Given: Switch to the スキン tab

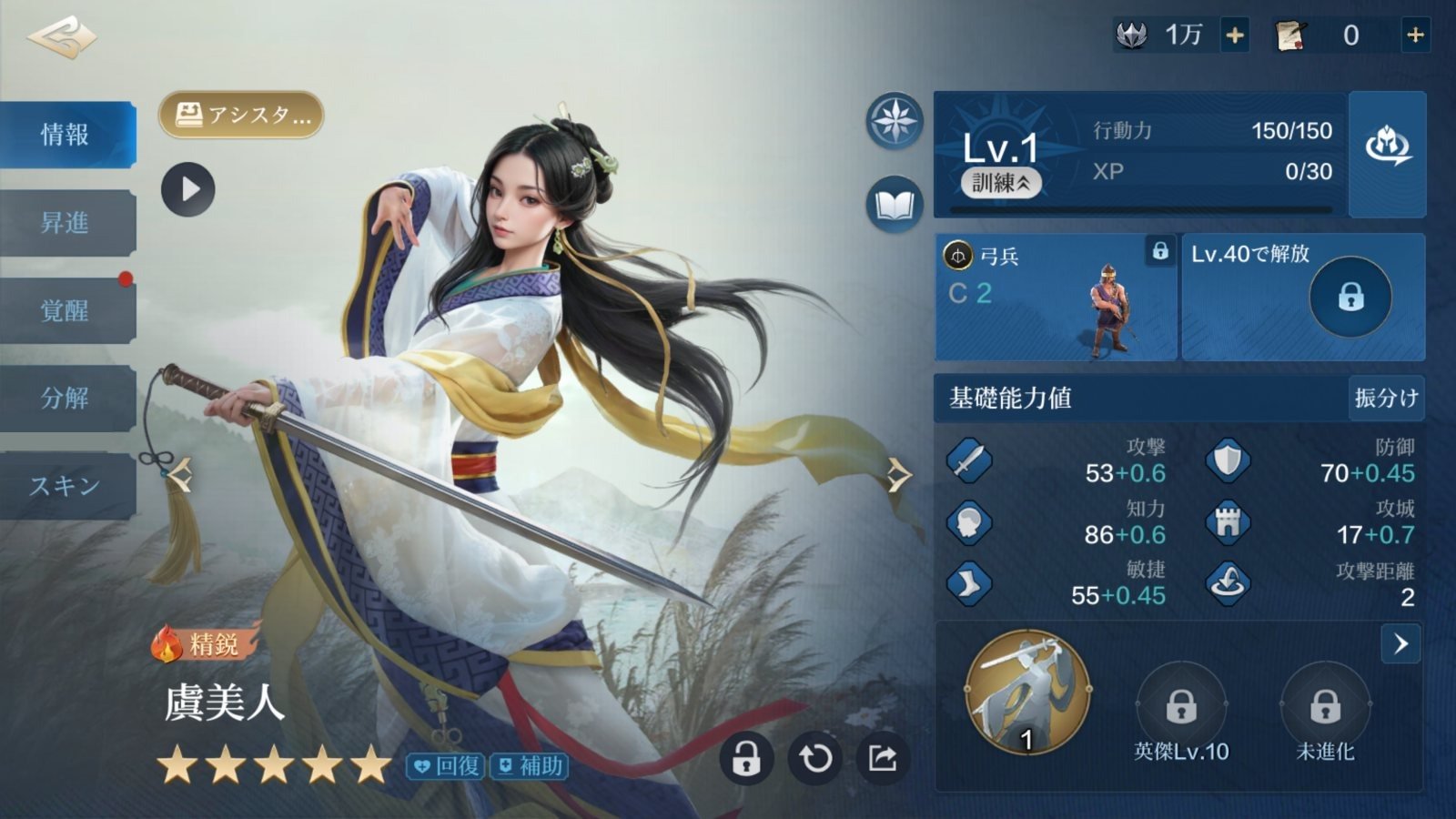Looking at the screenshot, I should (x=66, y=485).
